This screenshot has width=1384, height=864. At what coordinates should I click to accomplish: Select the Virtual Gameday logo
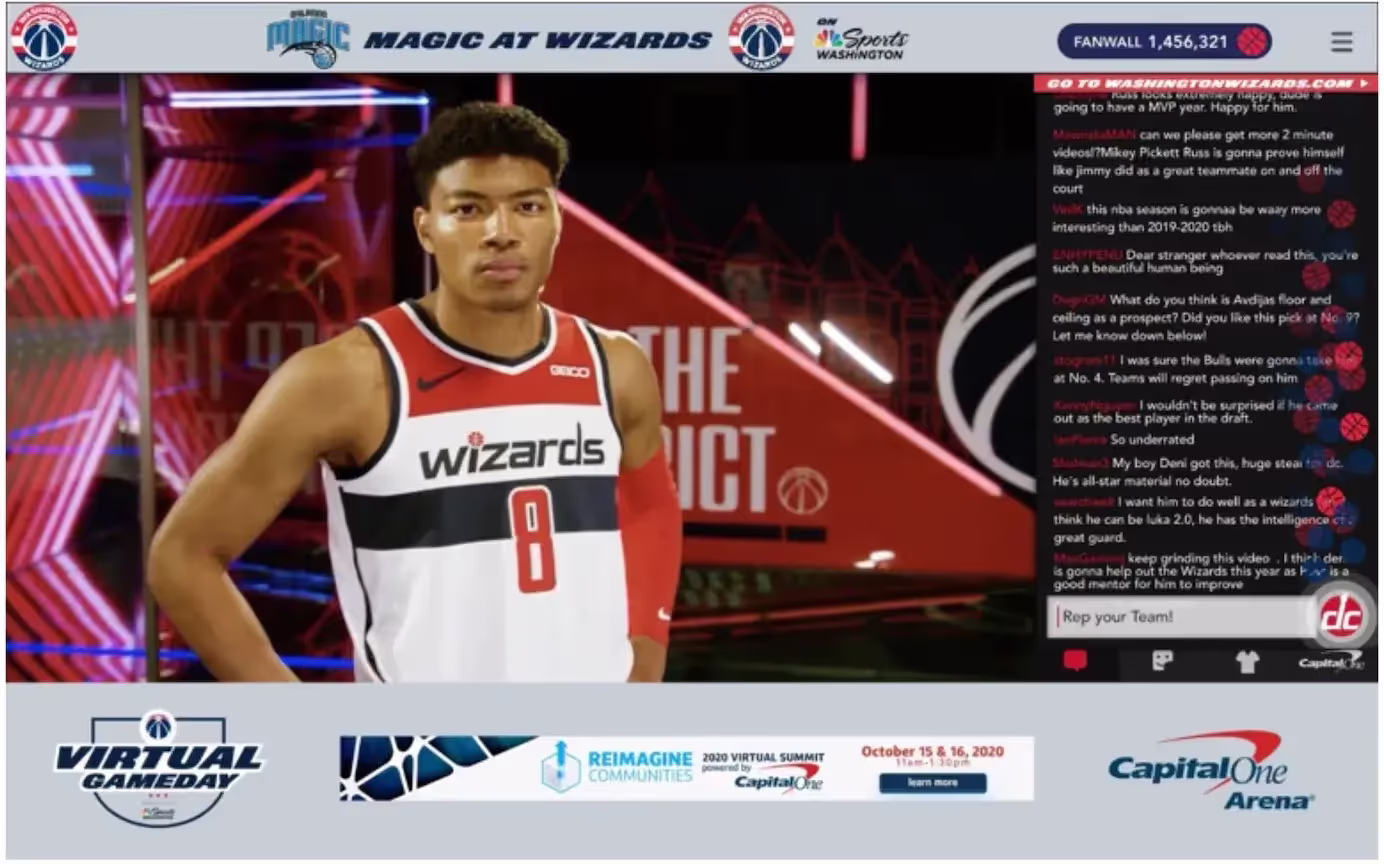pos(158,769)
